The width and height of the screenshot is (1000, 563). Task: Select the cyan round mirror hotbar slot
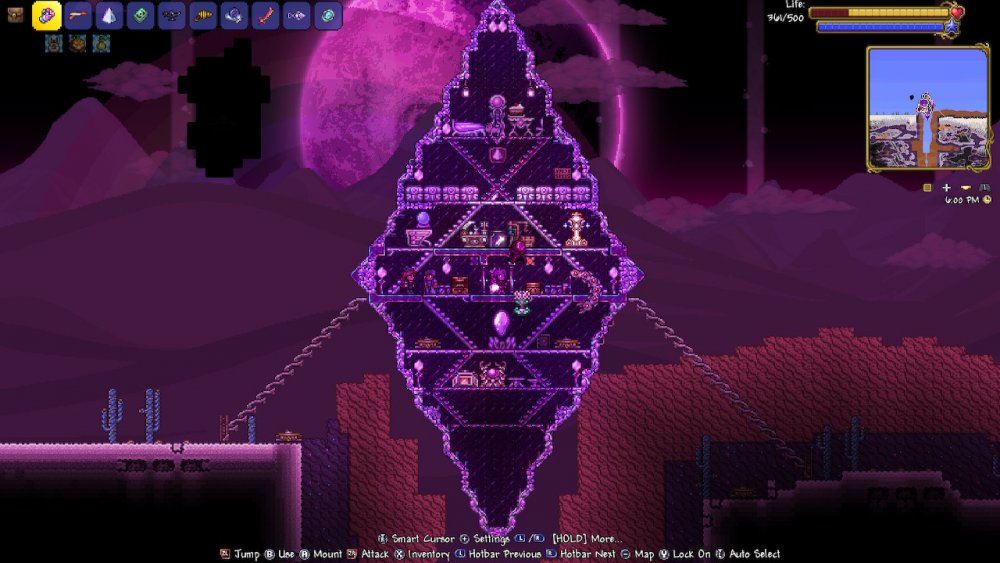pos(328,16)
